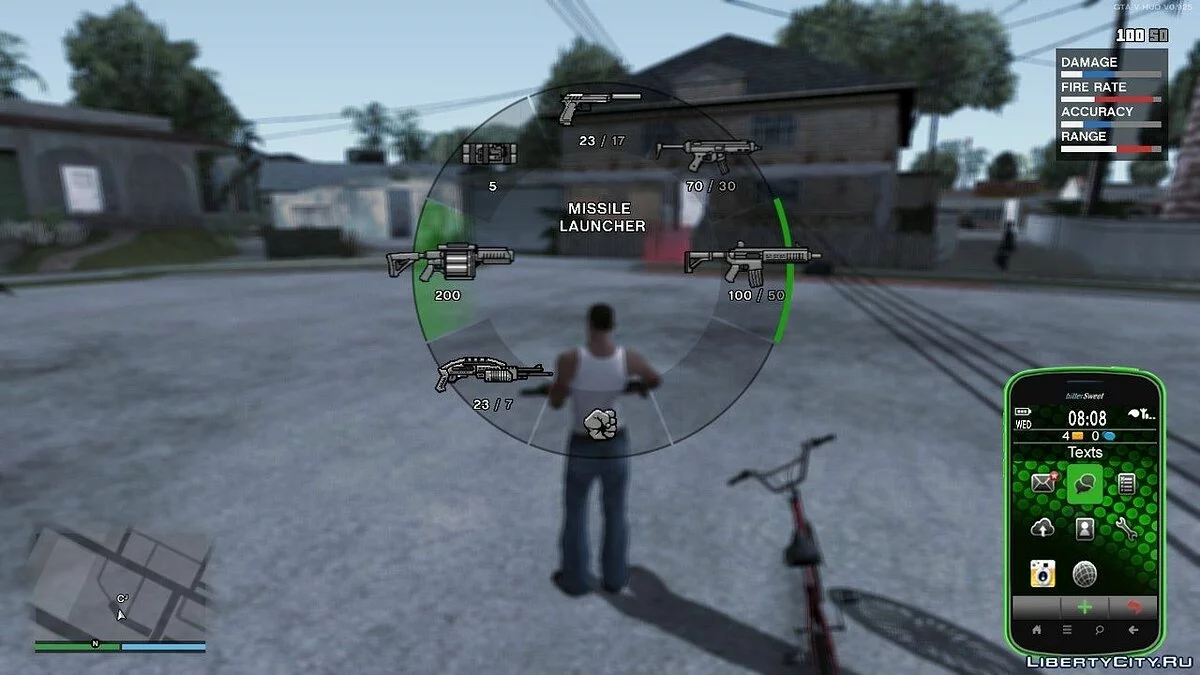This screenshot has height=675, width=1200.
Task: Tap the phone's home key
Action: [1037, 630]
